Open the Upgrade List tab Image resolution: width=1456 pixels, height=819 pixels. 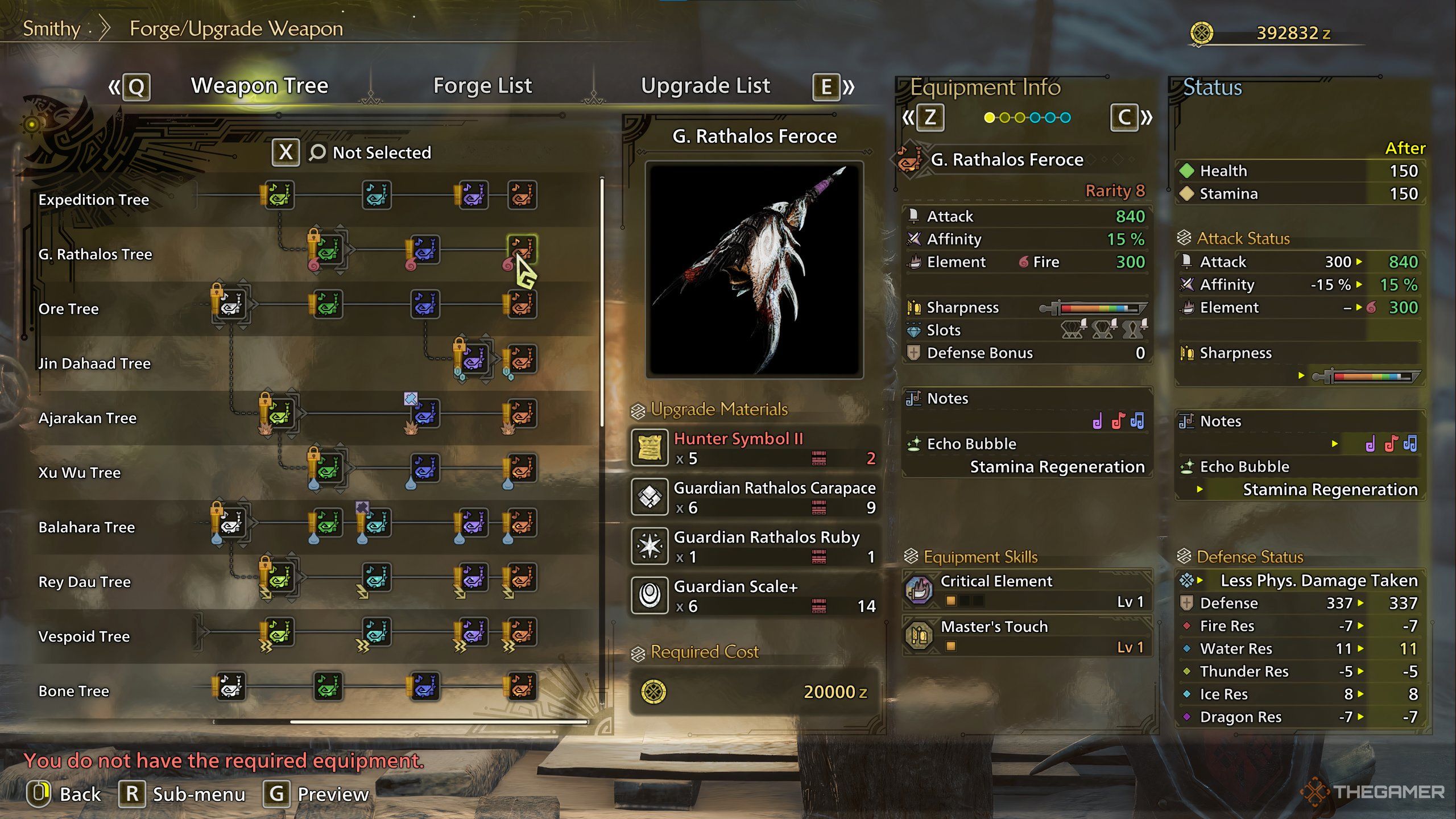pos(705,86)
